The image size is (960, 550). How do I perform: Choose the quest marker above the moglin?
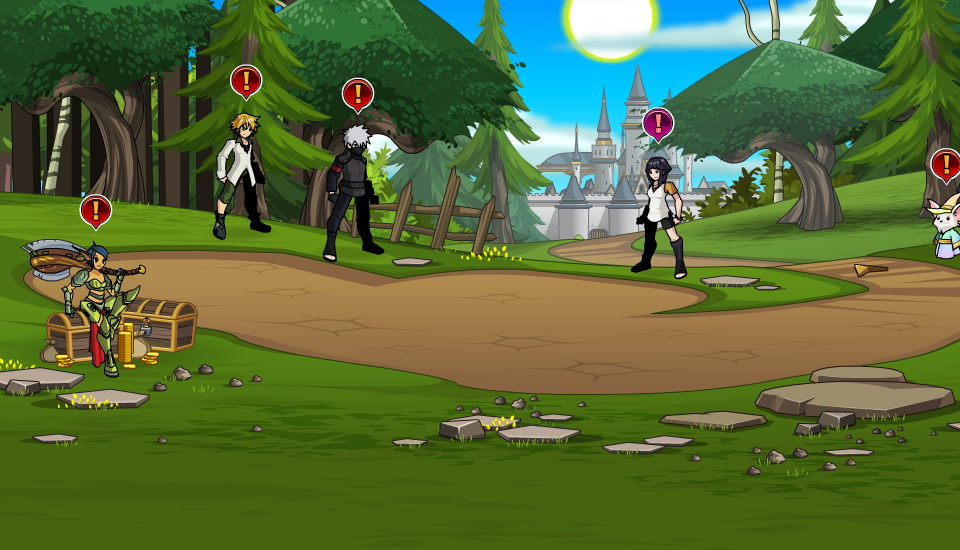[x=945, y=164]
